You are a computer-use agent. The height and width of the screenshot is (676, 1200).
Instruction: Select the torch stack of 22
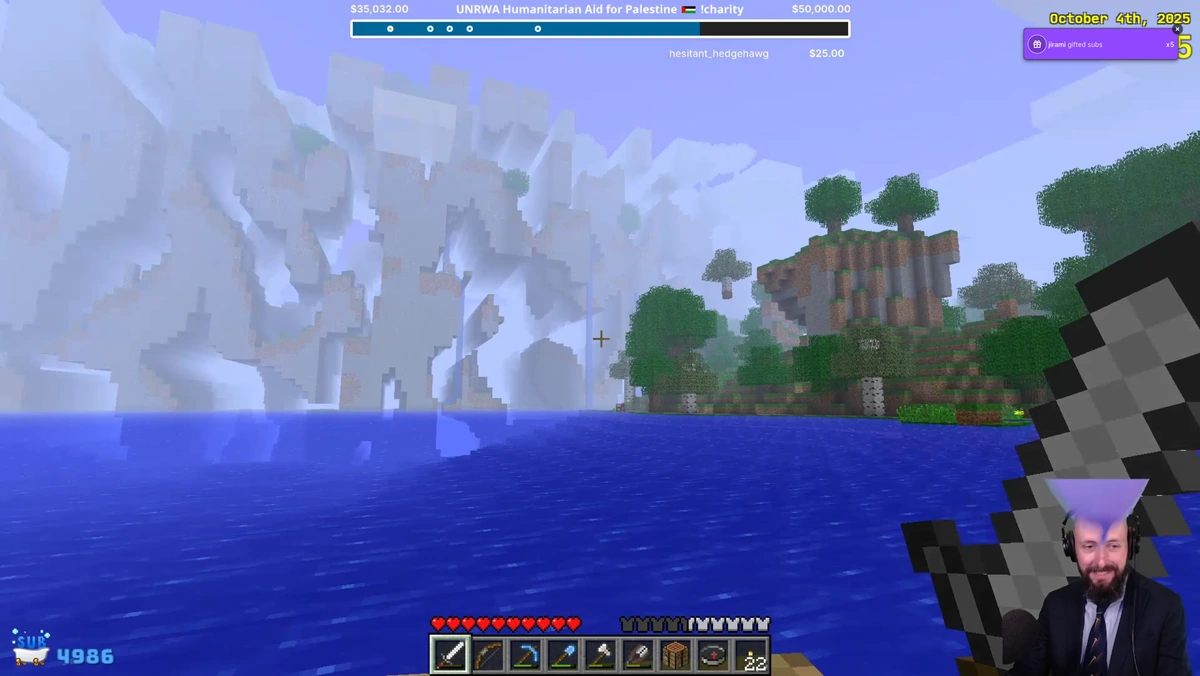click(751, 655)
